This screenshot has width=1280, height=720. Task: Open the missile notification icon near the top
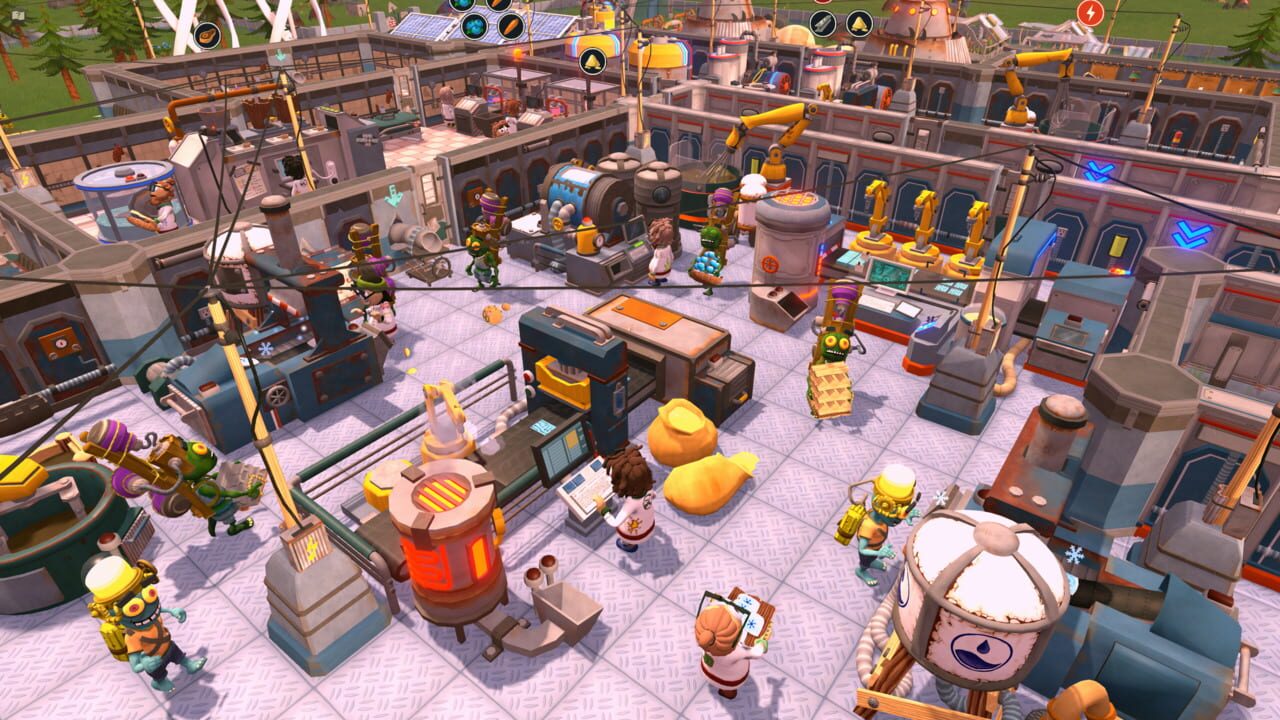click(x=823, y=23)
